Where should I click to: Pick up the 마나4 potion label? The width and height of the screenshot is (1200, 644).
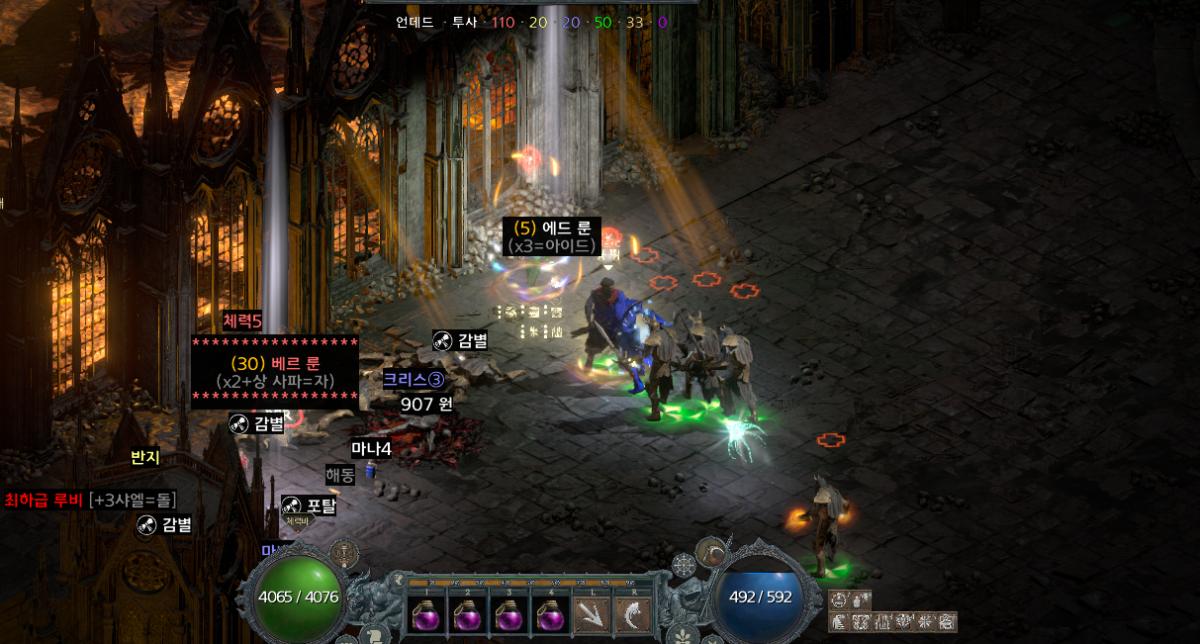pos(371,449)
